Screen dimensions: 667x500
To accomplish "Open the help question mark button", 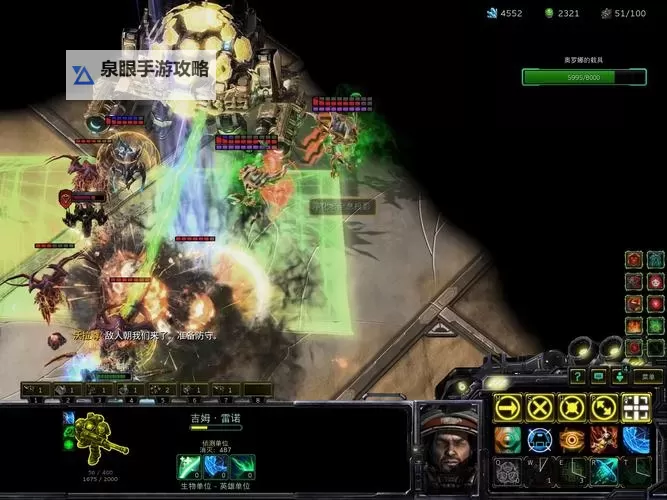I will click(577, 376).
